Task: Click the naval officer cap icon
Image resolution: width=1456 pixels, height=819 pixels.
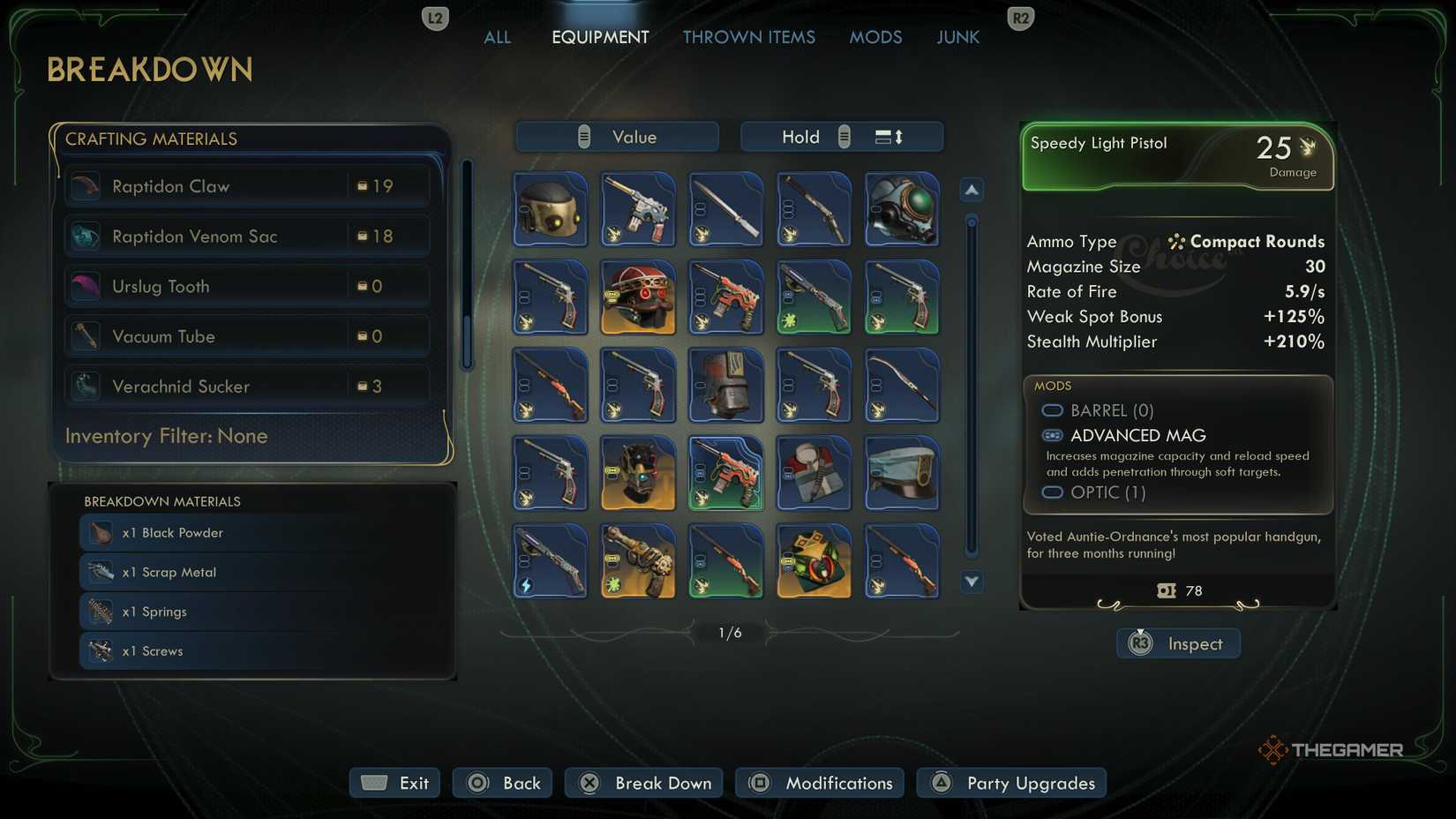Action: pos(902,474)
